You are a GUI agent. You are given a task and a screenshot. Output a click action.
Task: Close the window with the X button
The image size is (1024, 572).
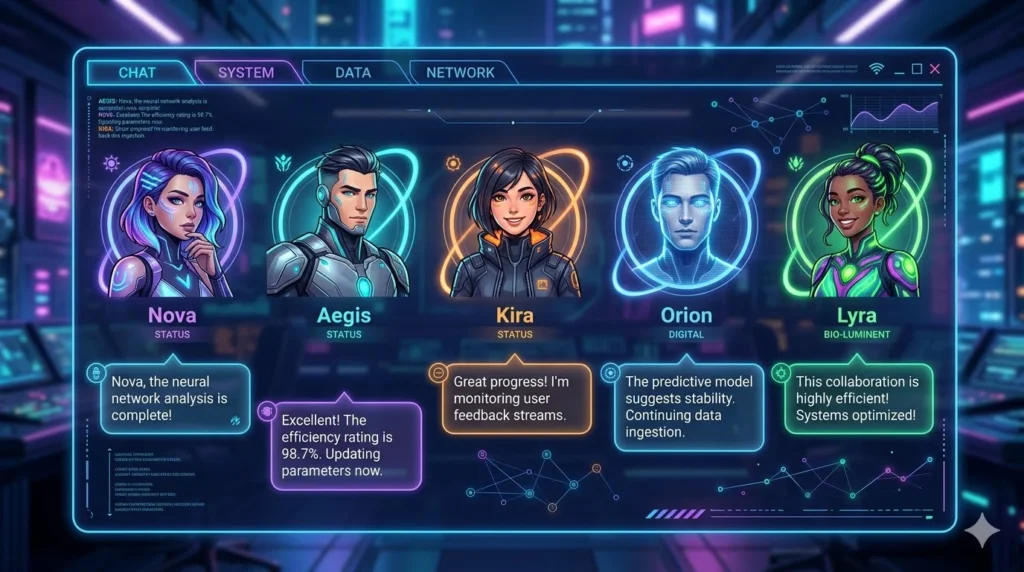tap(935, 69)
